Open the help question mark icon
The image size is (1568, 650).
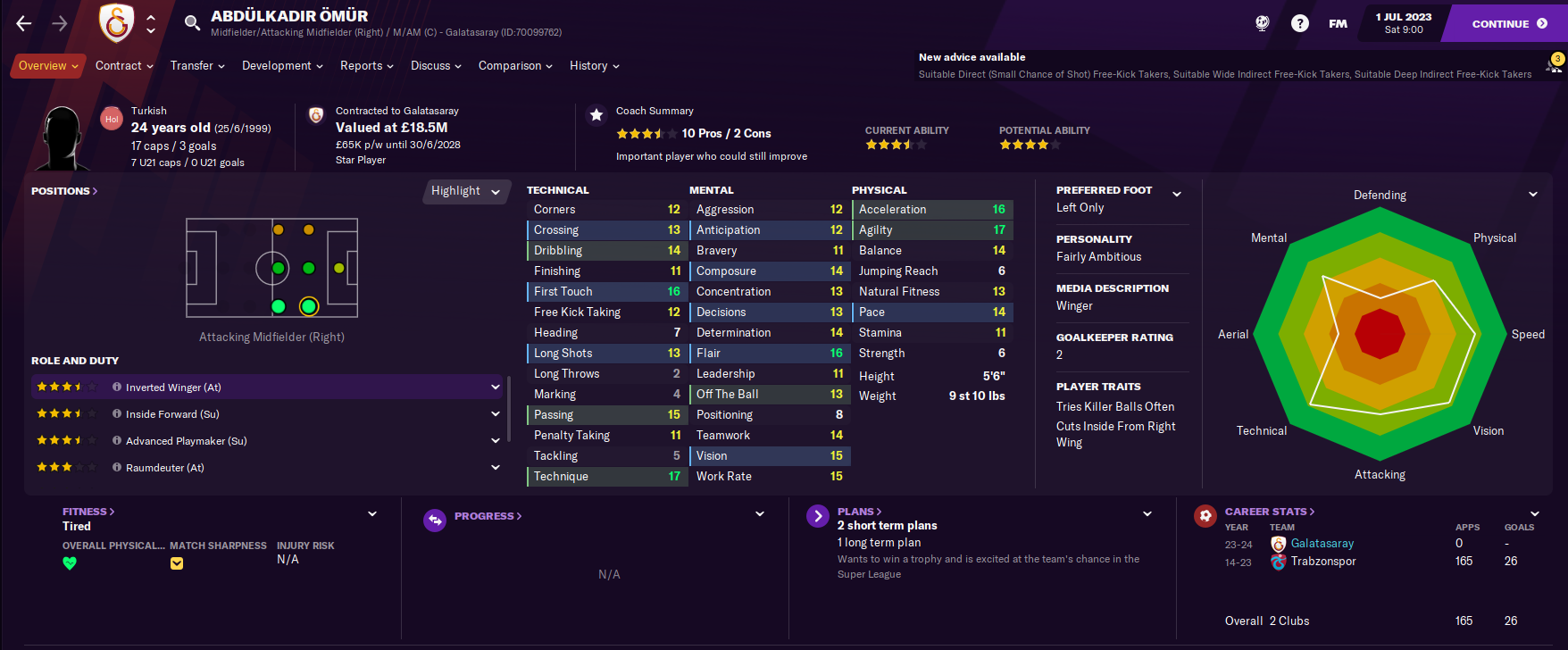pyautogui.click(x=1300, y=24)
